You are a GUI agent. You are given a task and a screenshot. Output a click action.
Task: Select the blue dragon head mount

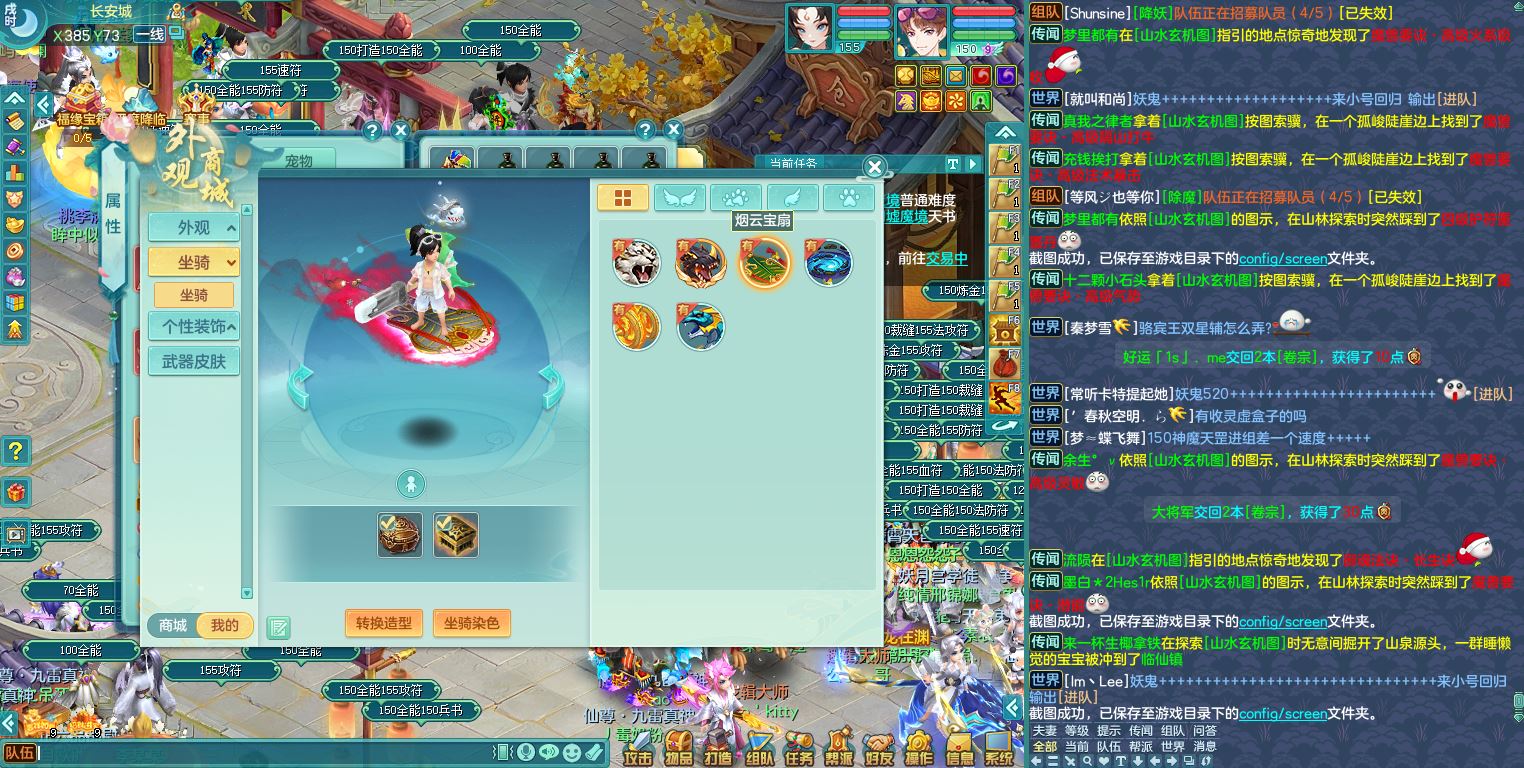point(700,327)
